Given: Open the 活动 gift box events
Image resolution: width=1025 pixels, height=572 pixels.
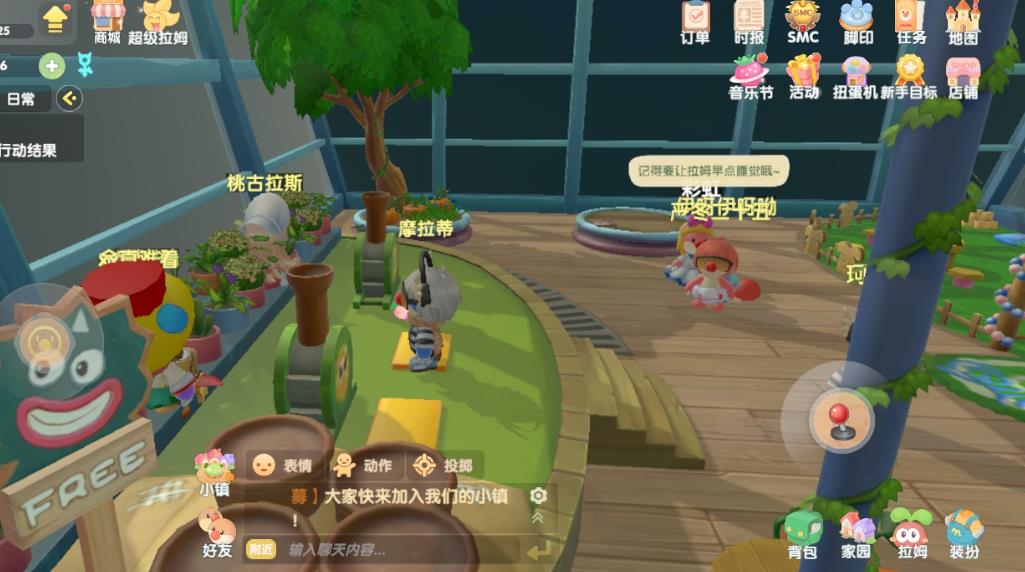Looking at the screenshot, I should [x=804, y=76].
